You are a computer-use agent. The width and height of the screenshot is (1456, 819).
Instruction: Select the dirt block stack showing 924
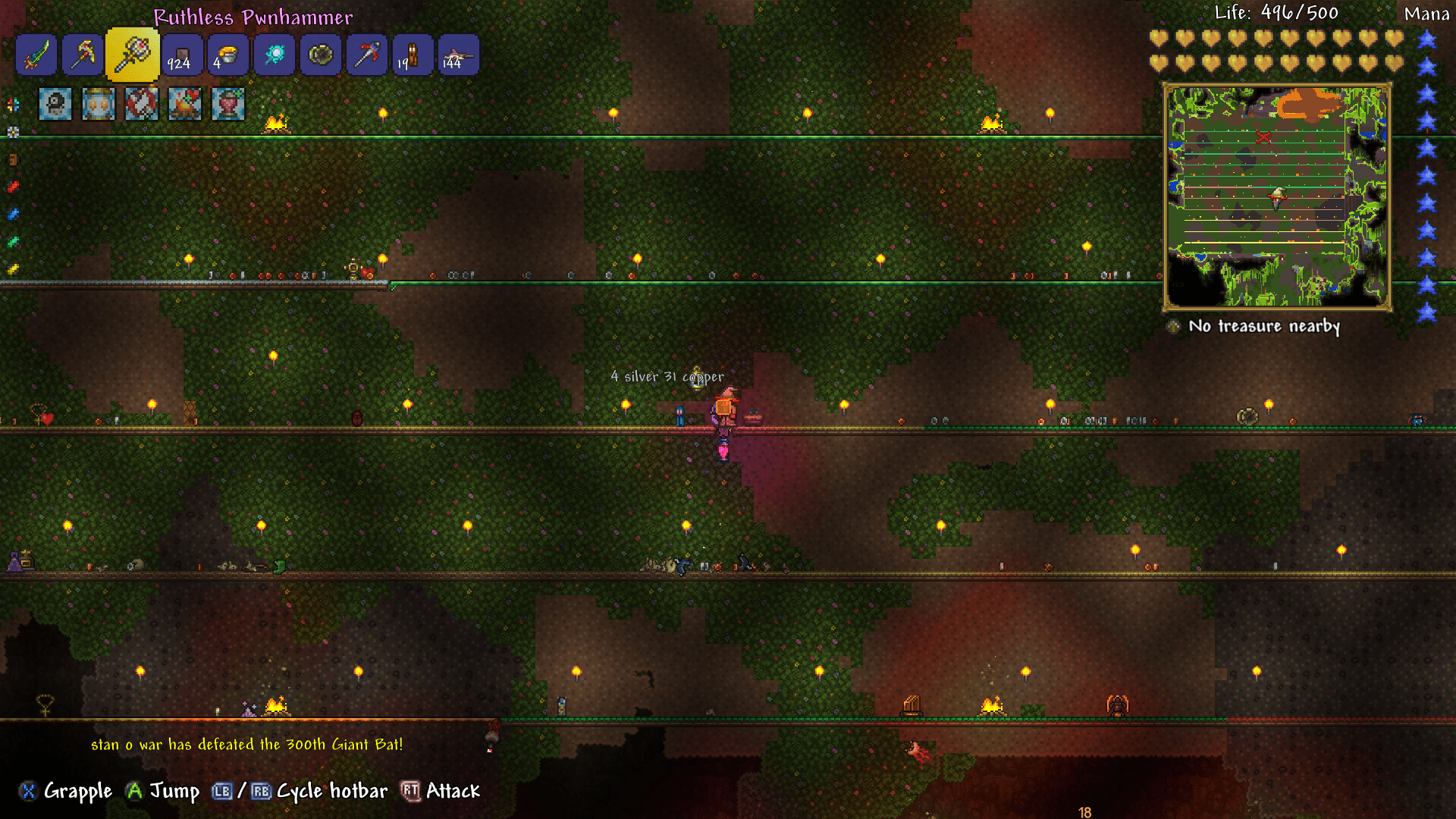(180, 55)
